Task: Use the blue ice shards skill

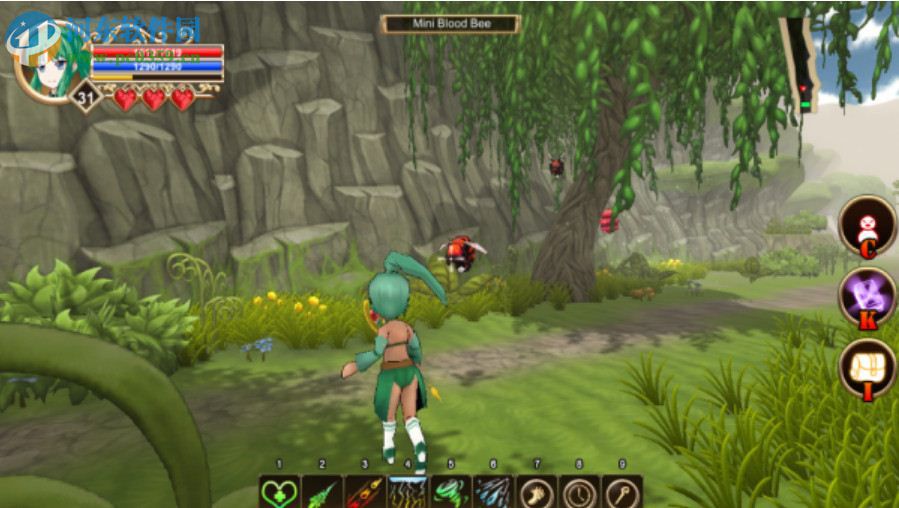Action: [x=493, y=492]
